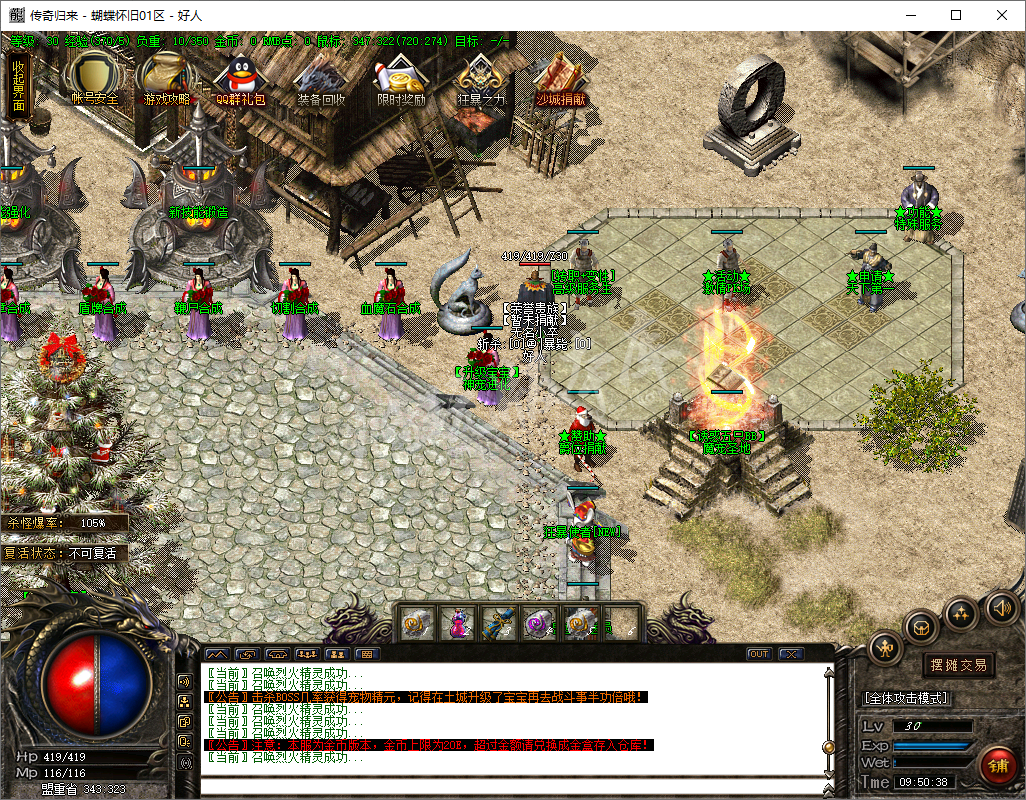1026x800 pixels.
Task: Claim the QQ群礼包 penguin gift pack
Action: 241,78
